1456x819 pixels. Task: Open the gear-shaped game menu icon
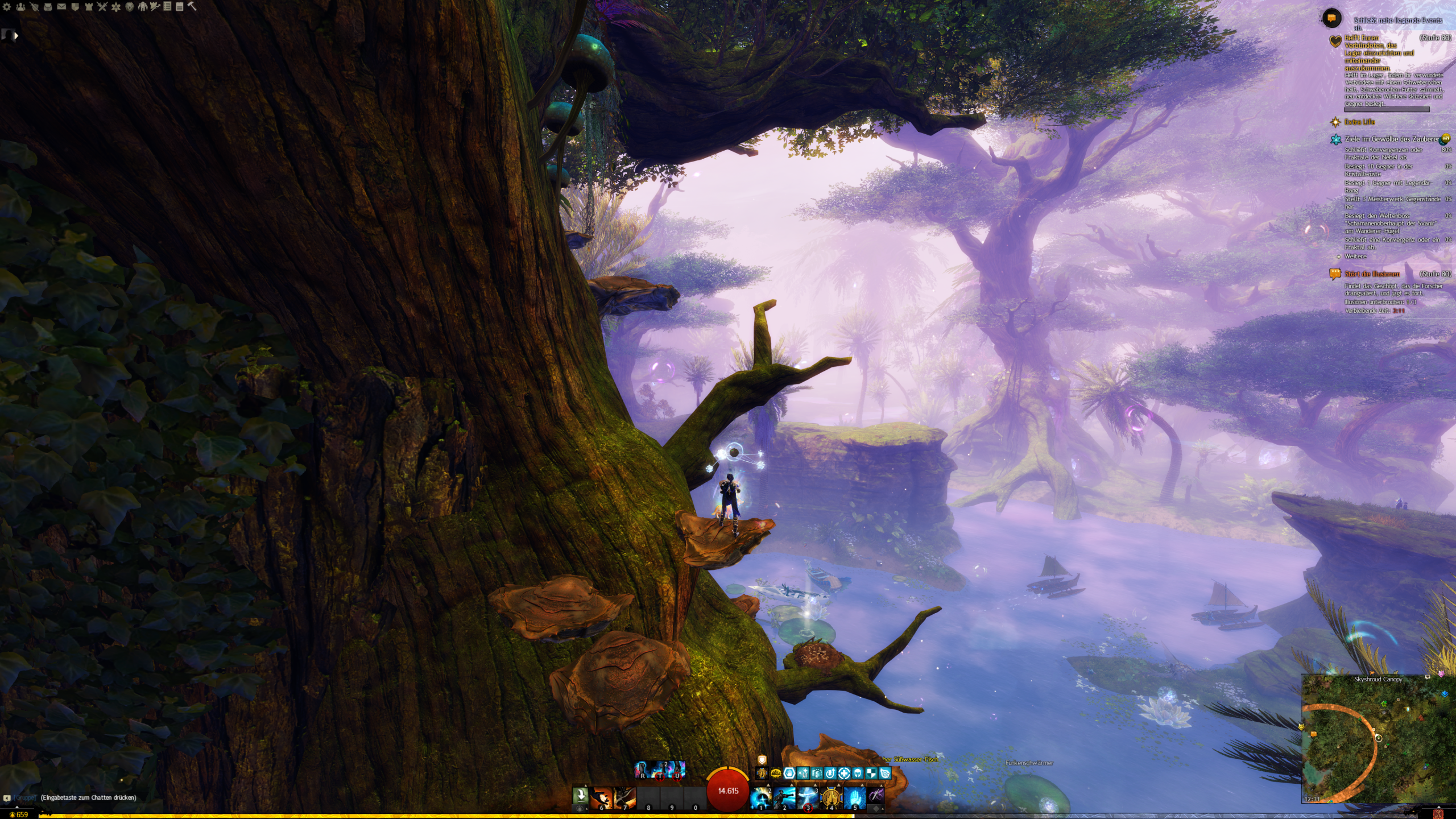[7, 7]
